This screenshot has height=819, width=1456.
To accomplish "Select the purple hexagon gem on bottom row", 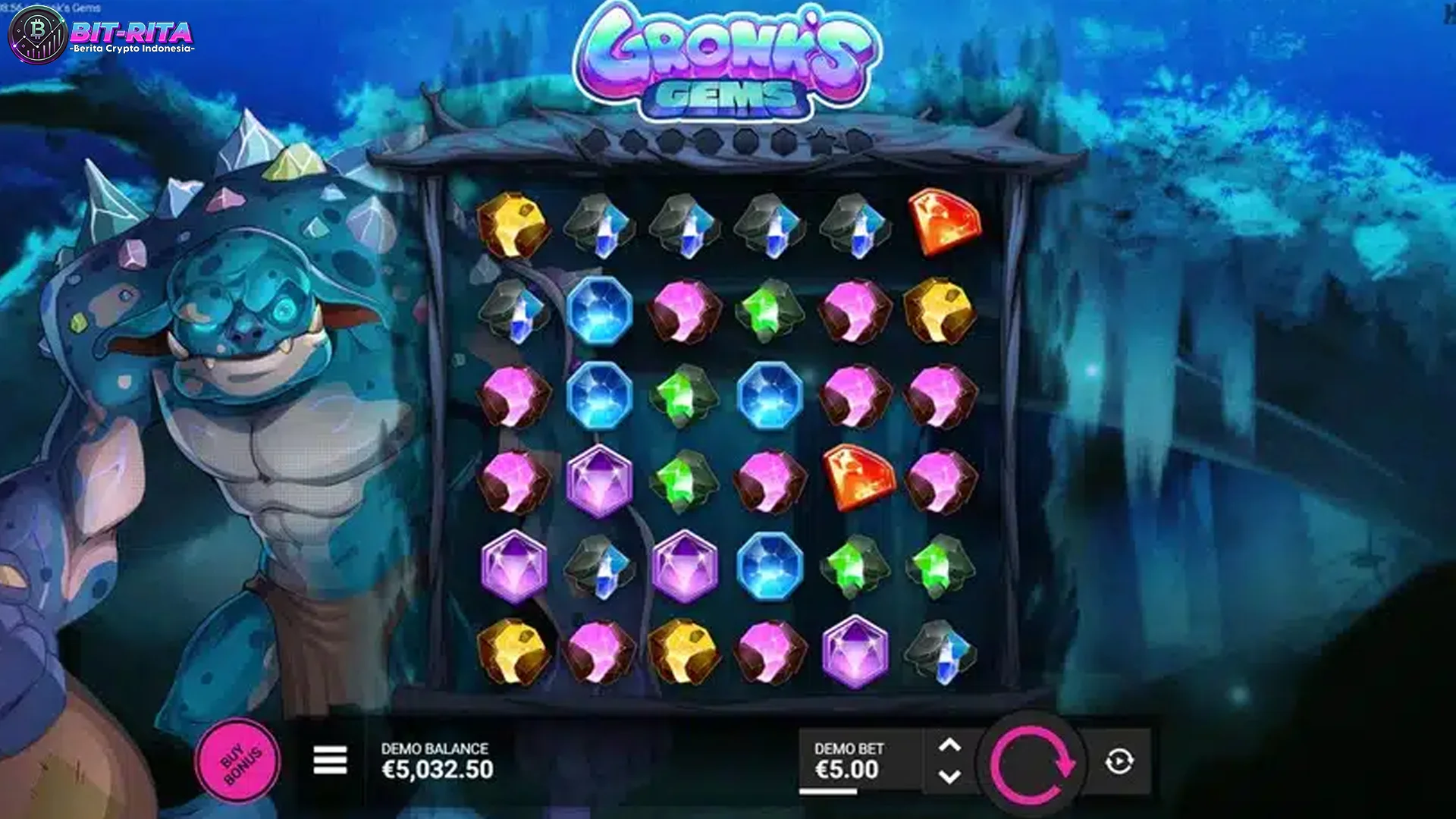I will pos(855,651).
